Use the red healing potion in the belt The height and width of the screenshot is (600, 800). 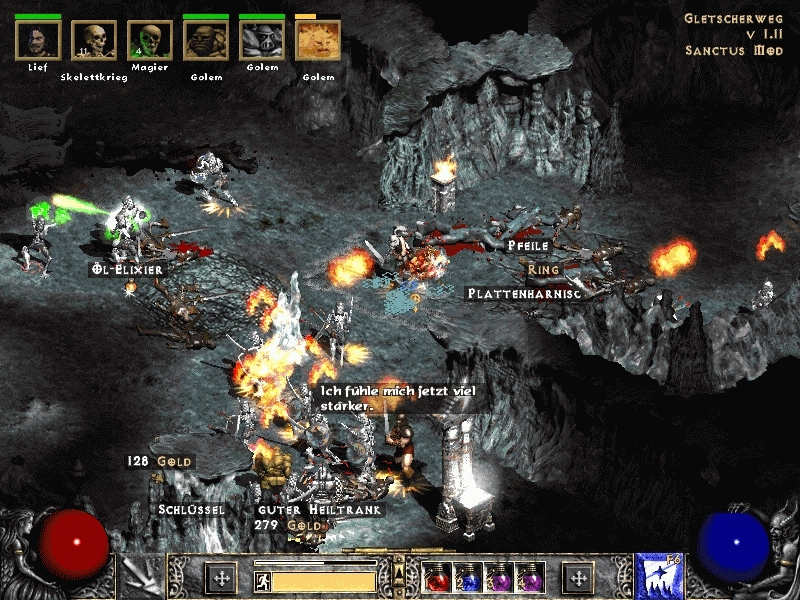click(437, 578)
